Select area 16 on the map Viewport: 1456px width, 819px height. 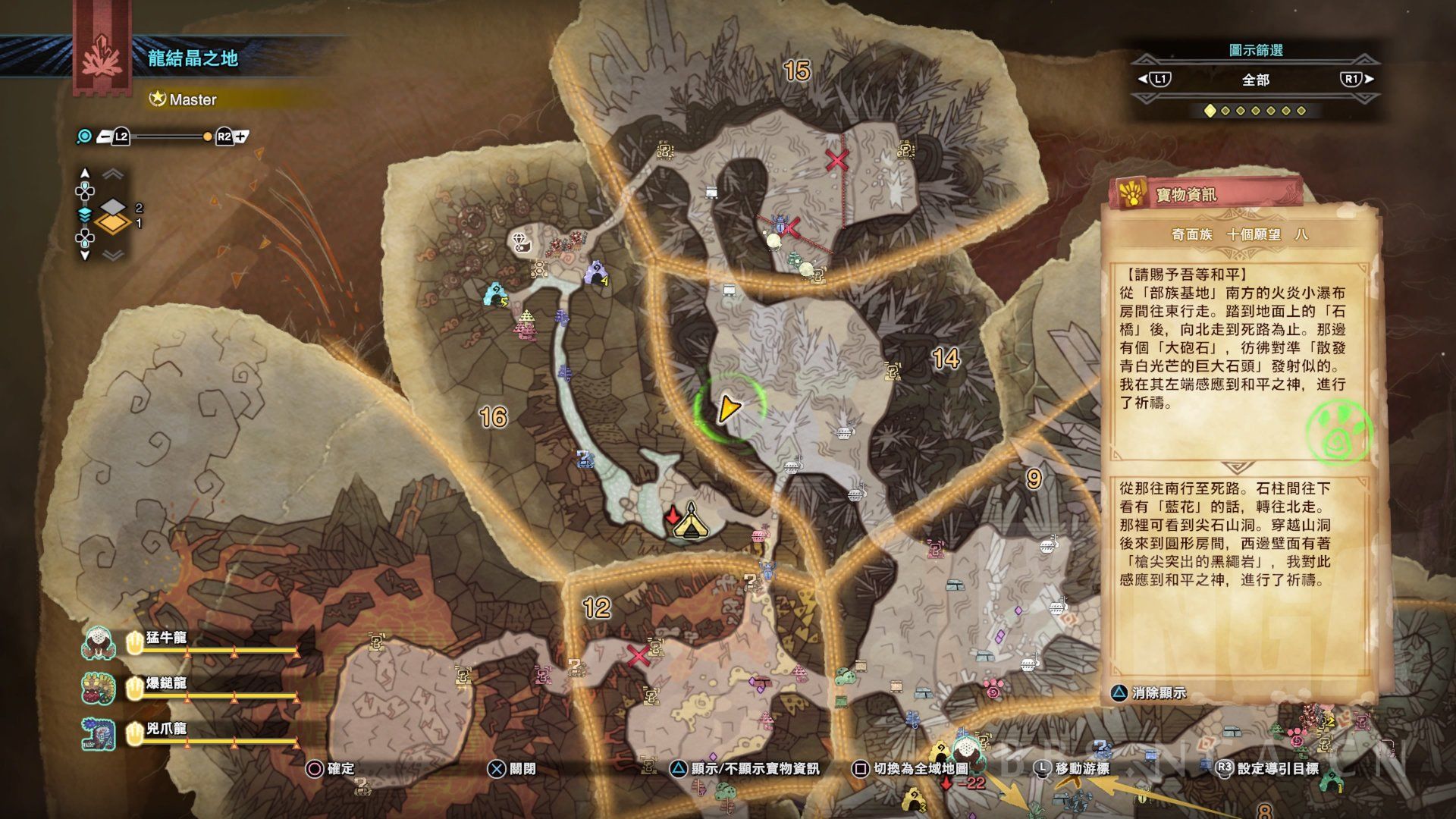(493, 416)
